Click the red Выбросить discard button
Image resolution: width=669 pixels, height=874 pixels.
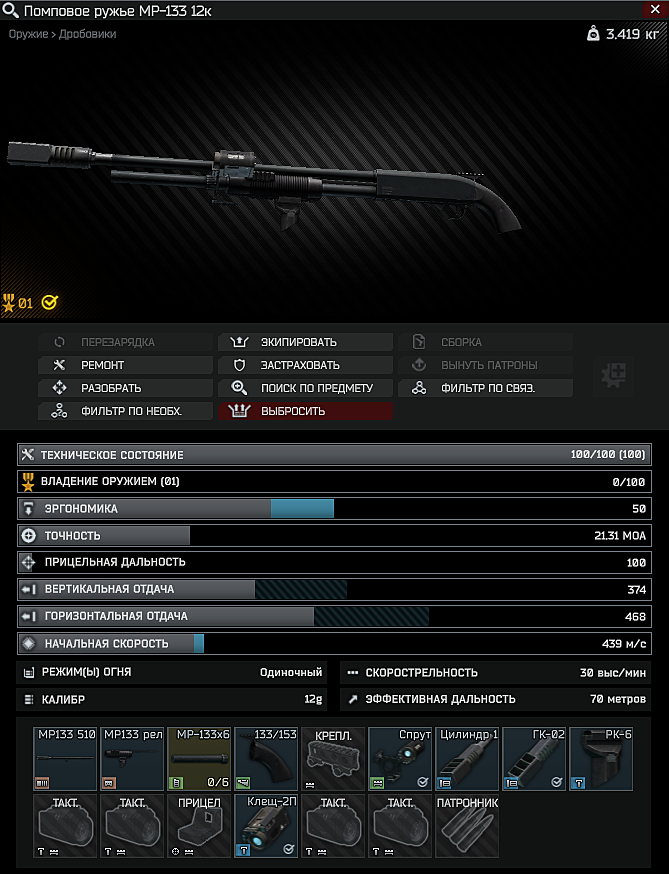pyautogui.click(x=305, y=411)
